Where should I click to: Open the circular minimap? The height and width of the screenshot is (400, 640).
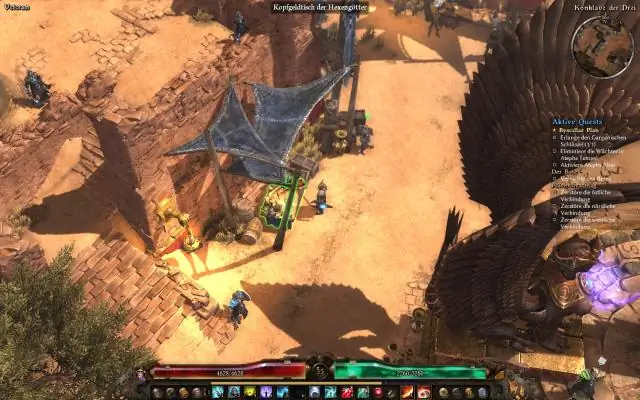coord(606,46)
